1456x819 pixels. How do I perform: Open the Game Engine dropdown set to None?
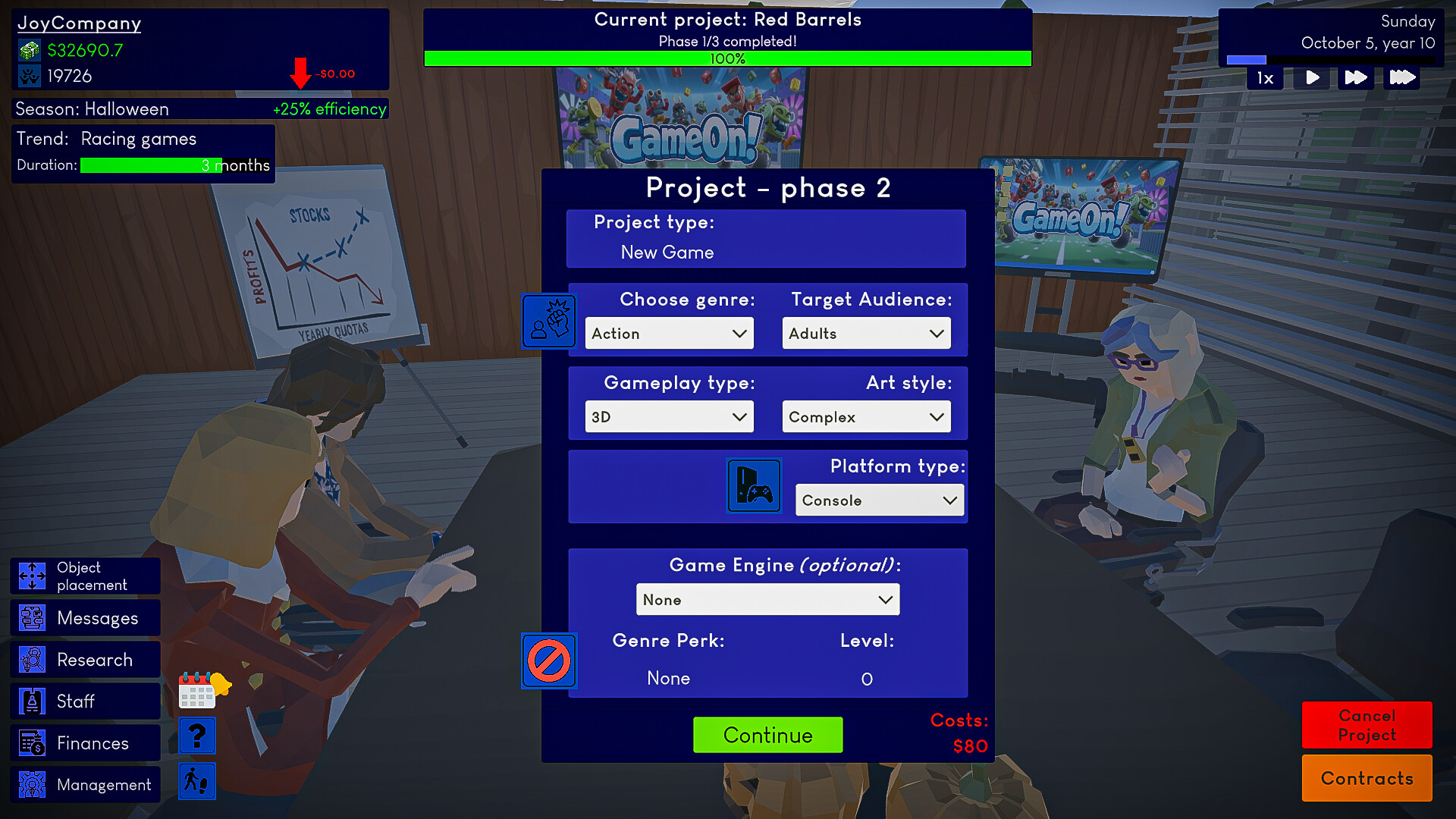pyautogui.click(x=767, y=599)
